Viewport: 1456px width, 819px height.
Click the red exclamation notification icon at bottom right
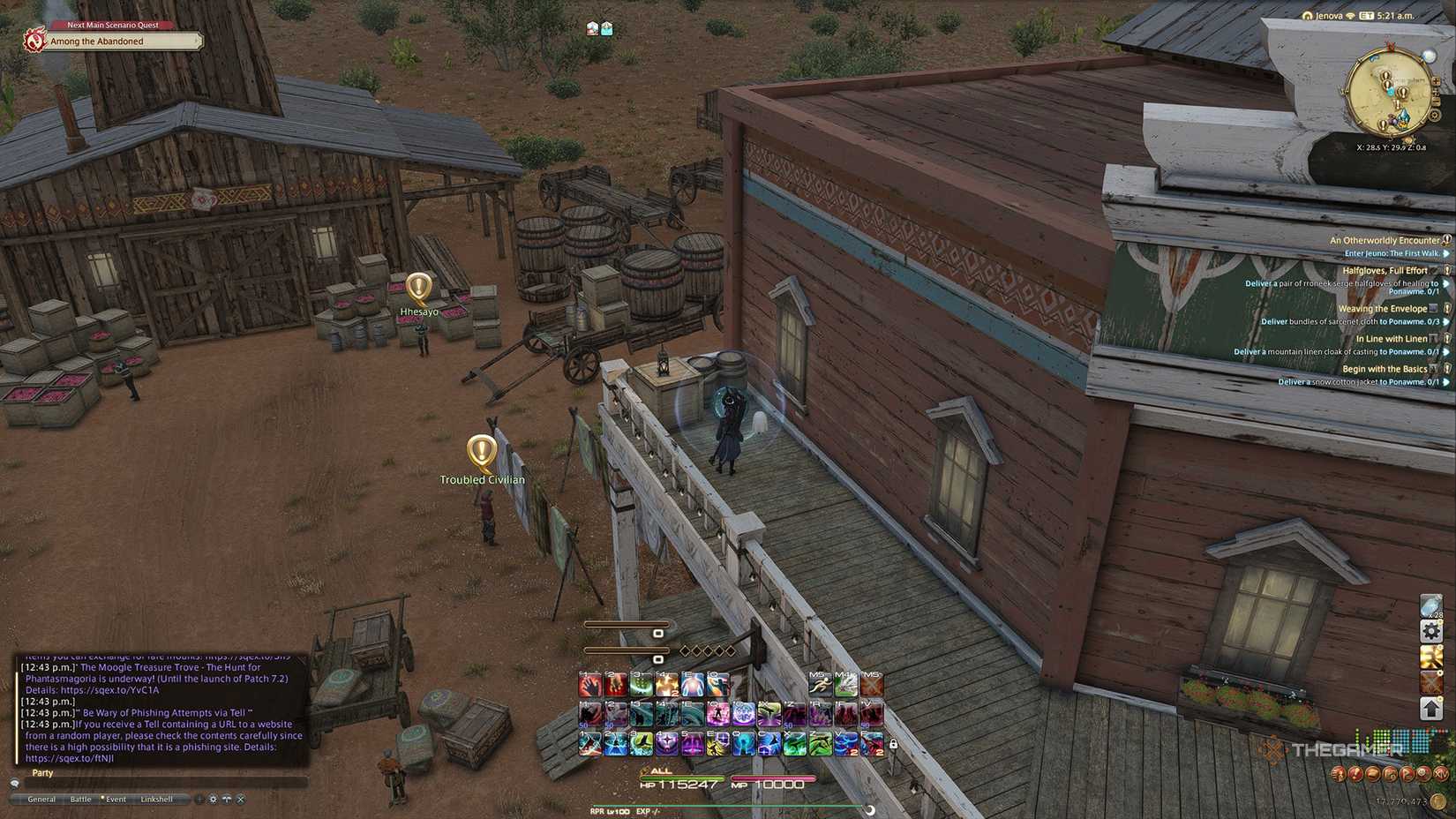(x=1355, y=774)
